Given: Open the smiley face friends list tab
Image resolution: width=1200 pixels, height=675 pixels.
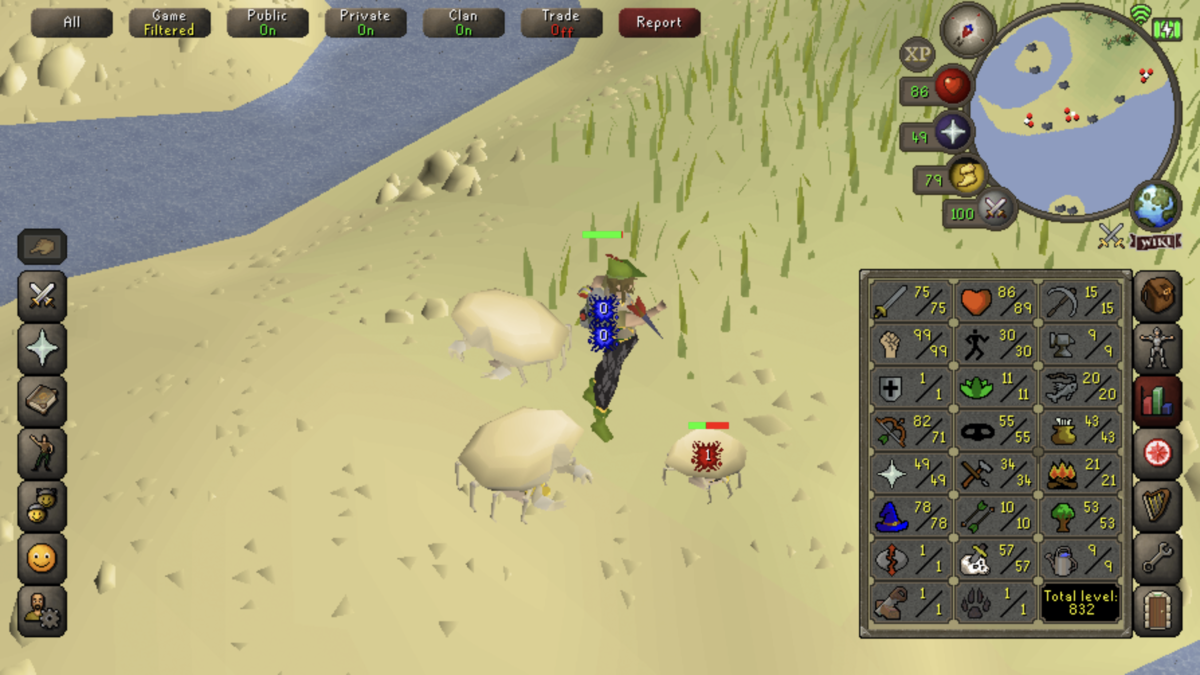Looking at the screenshot, I should point(42,559).
